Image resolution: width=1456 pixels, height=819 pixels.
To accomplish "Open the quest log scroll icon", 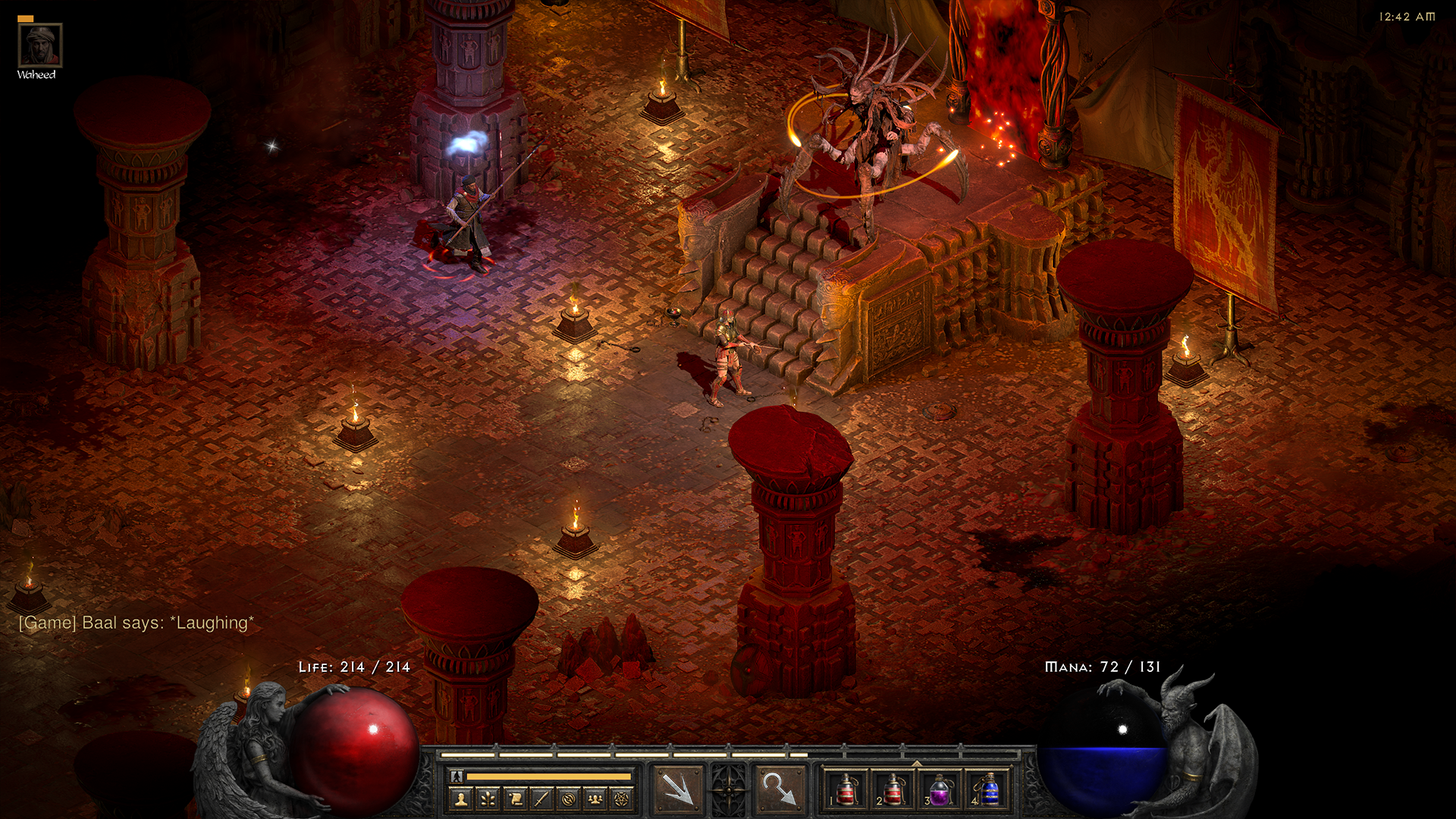I will tap(515, 798).
